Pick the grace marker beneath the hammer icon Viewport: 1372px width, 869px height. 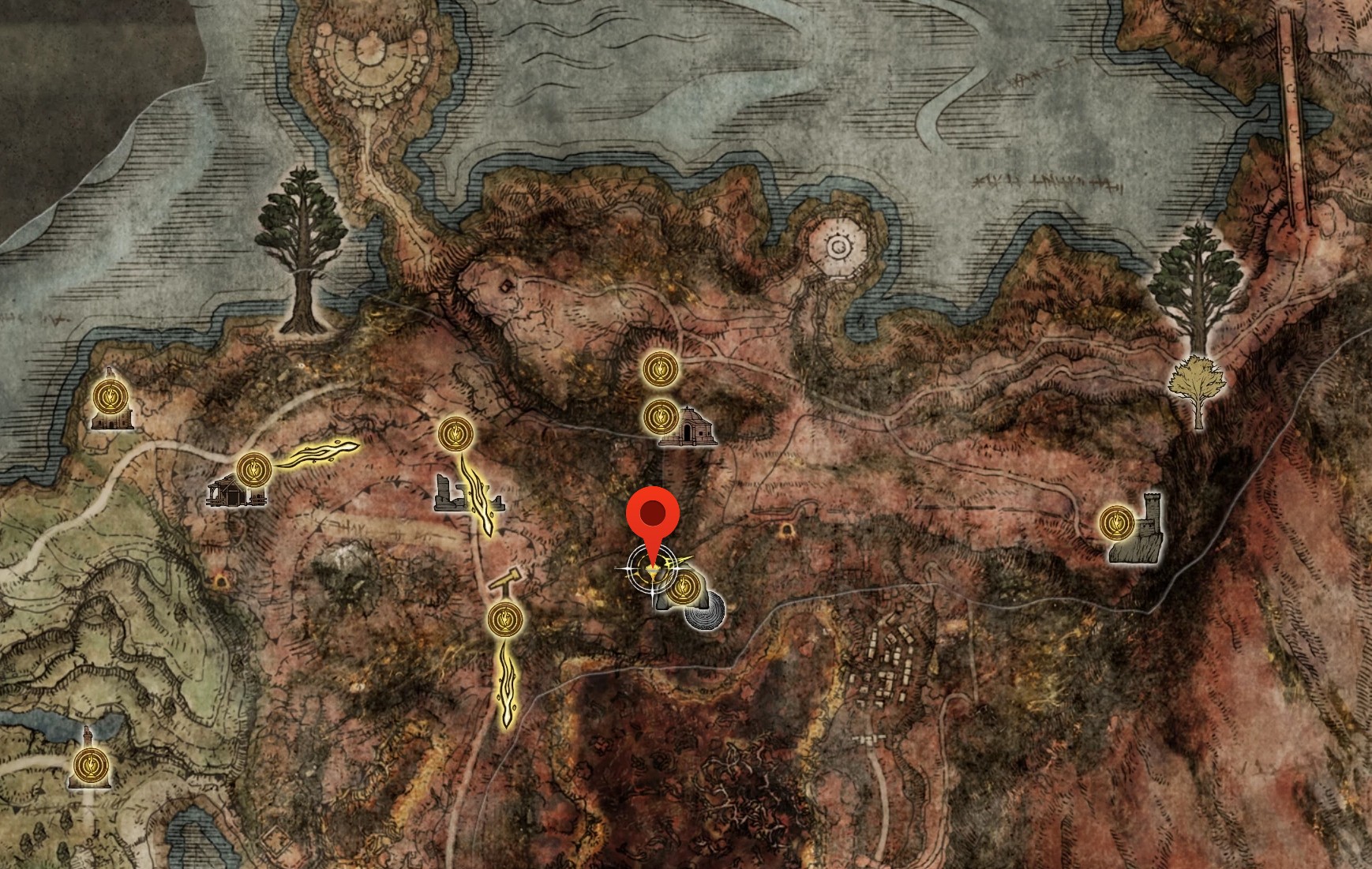[x=505, y=619]
